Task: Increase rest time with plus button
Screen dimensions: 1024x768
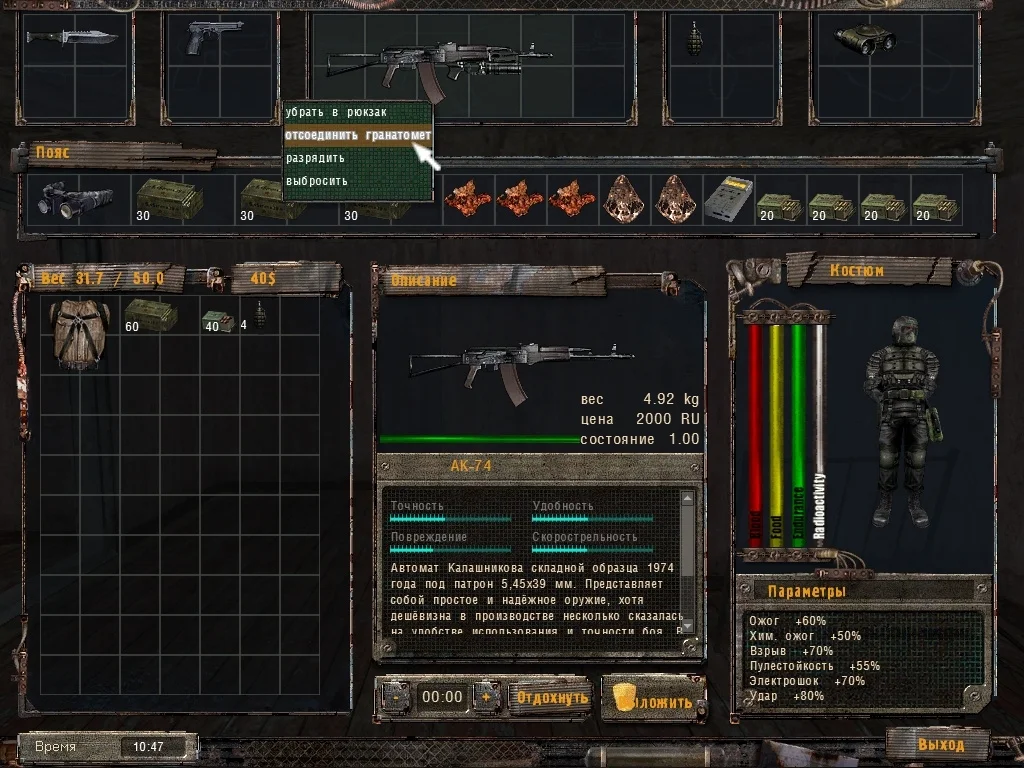Action: point(486,697)
